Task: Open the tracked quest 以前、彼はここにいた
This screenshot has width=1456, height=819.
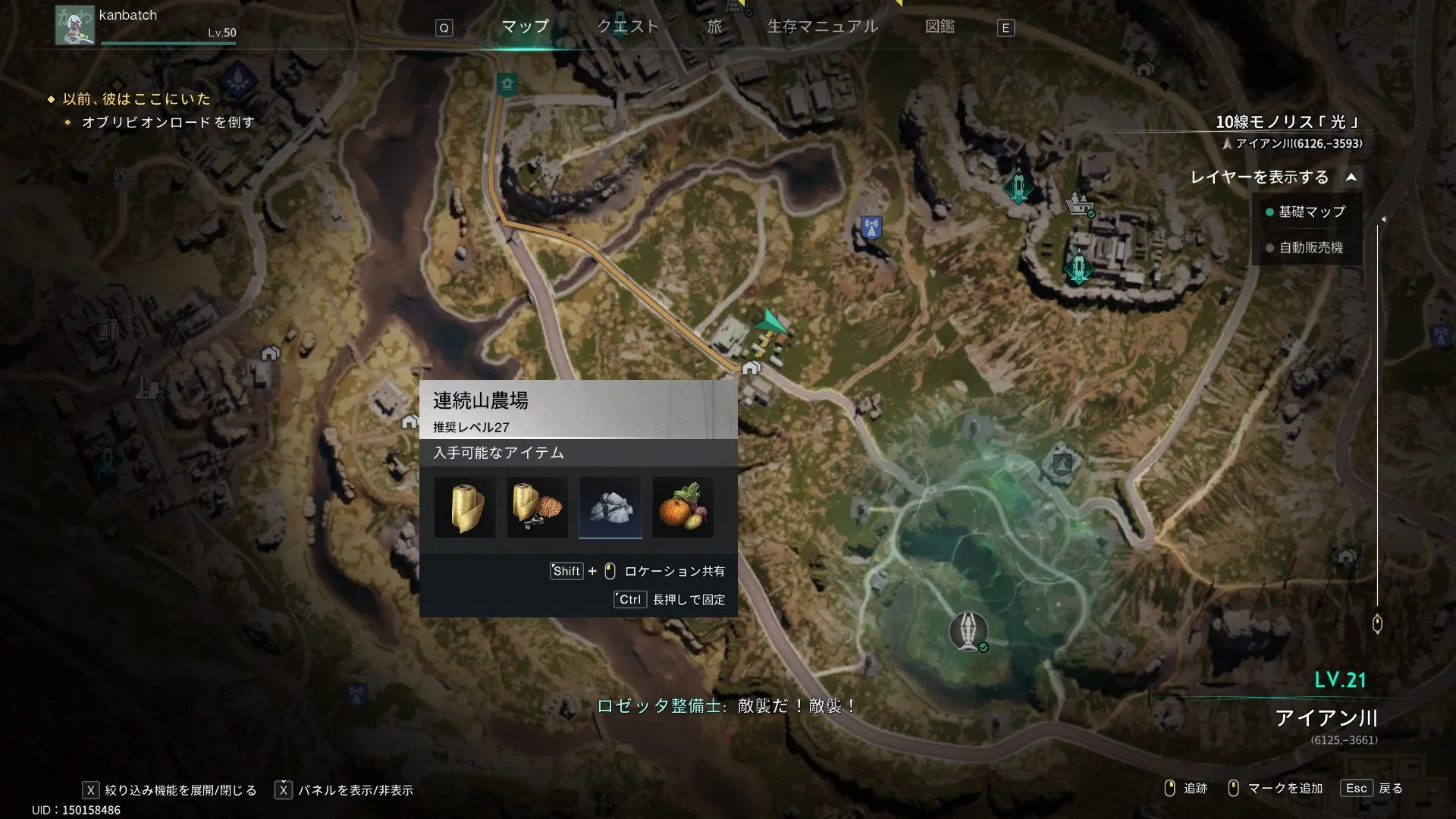Action: (x=136, y=99)
